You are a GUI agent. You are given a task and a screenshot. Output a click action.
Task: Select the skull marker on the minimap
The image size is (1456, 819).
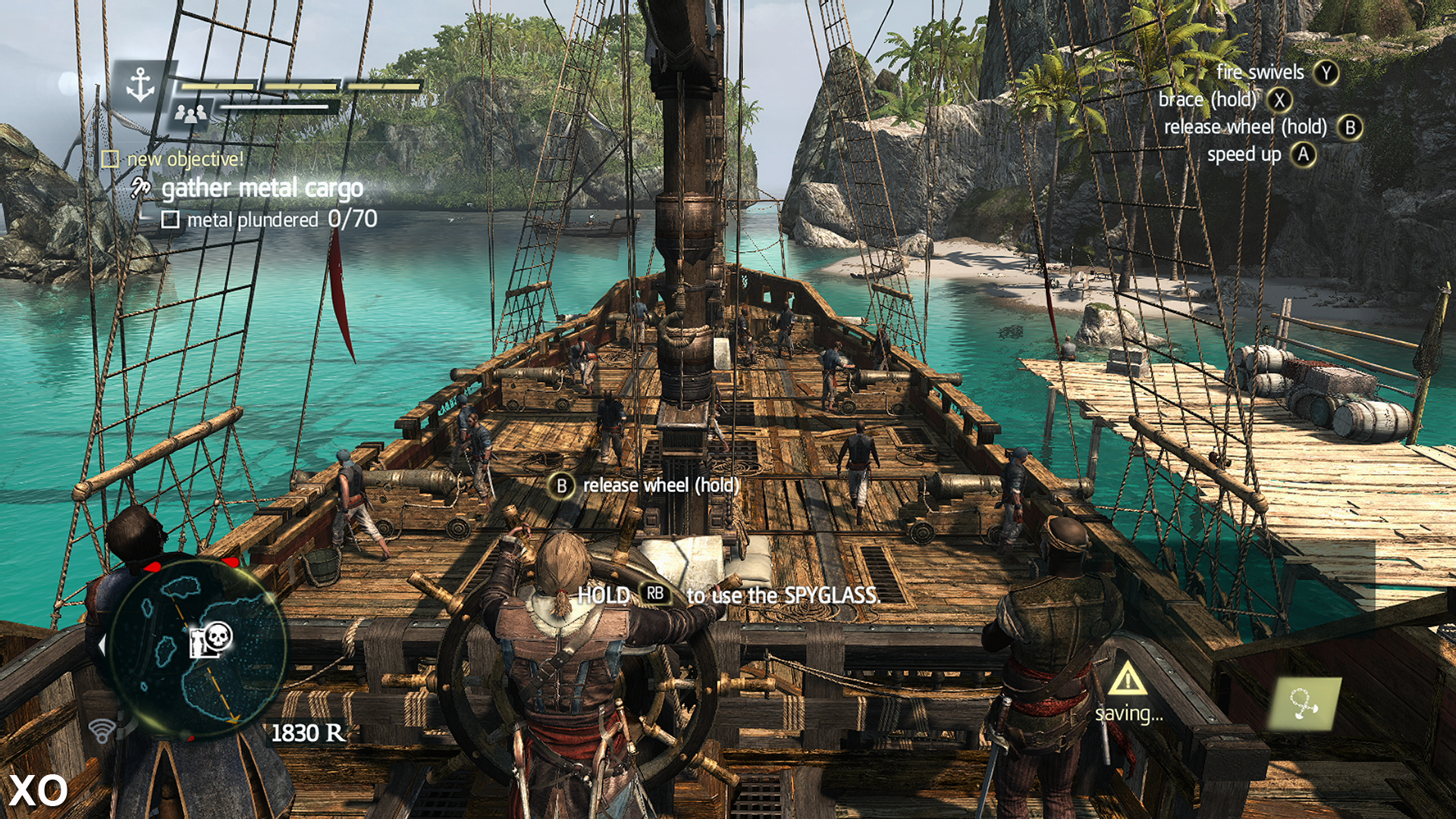point(217,636)
